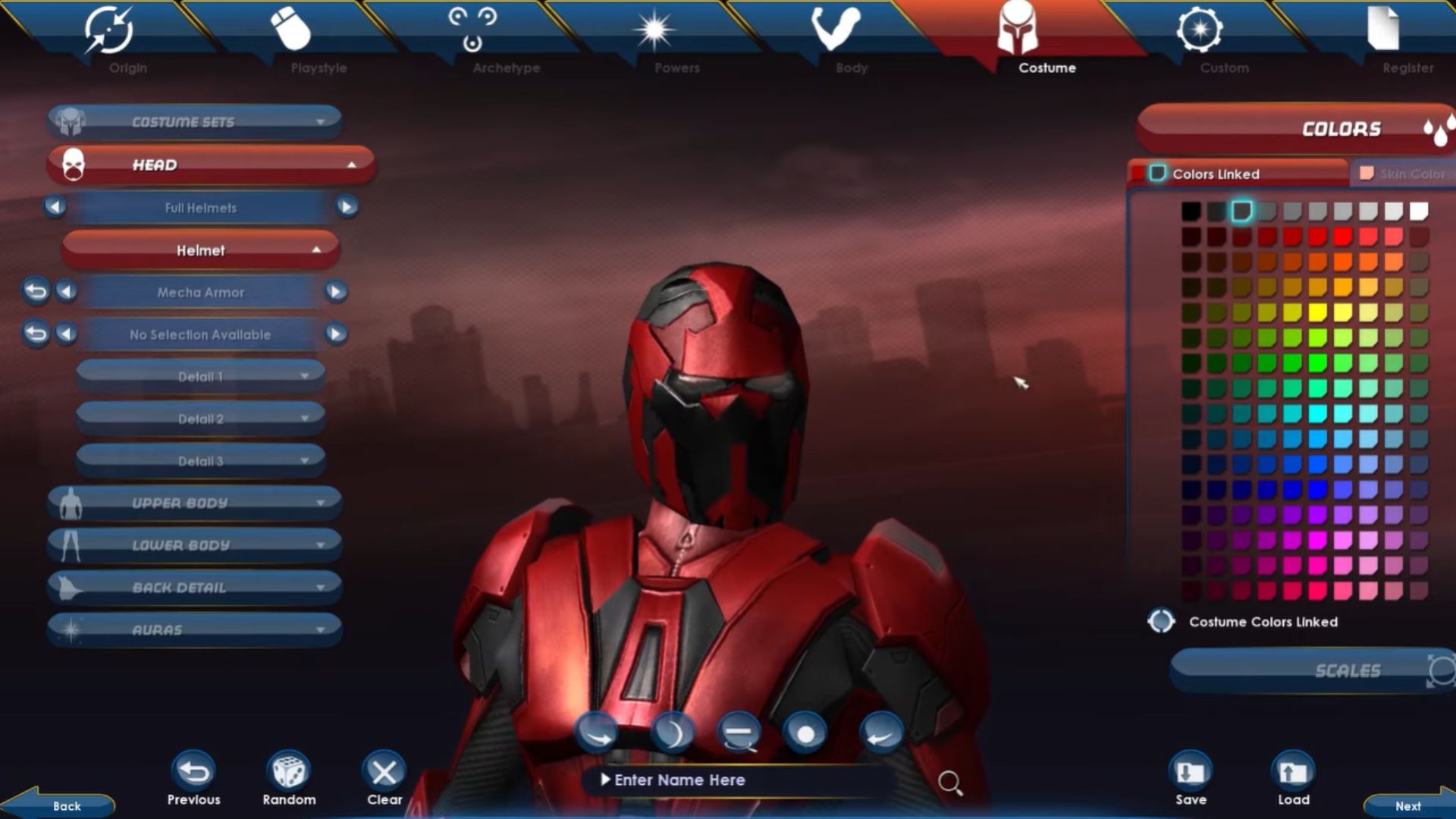Expand the Back Detail section
Image resolution: width=1456 pixels, height=819 pixels.
click(194, 588)
